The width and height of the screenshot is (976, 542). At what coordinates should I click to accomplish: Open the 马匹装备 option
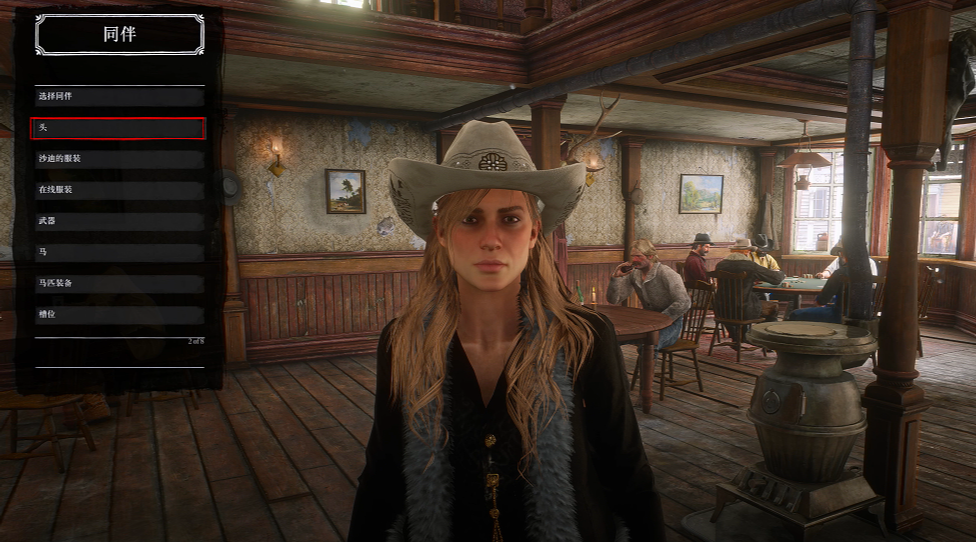point(118,283)
